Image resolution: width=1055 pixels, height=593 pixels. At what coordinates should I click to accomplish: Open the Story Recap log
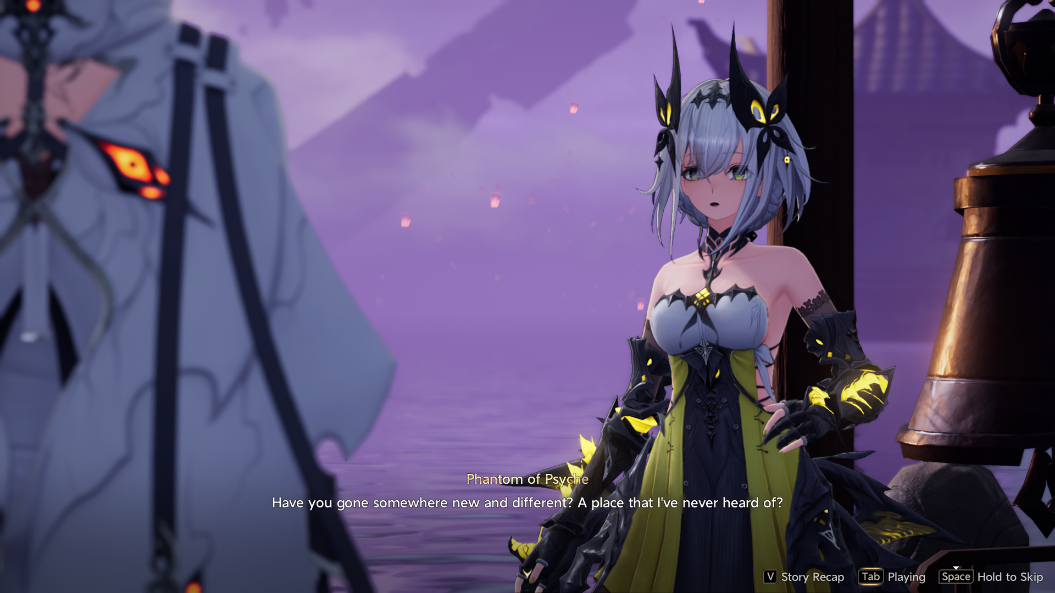[804, 577]
